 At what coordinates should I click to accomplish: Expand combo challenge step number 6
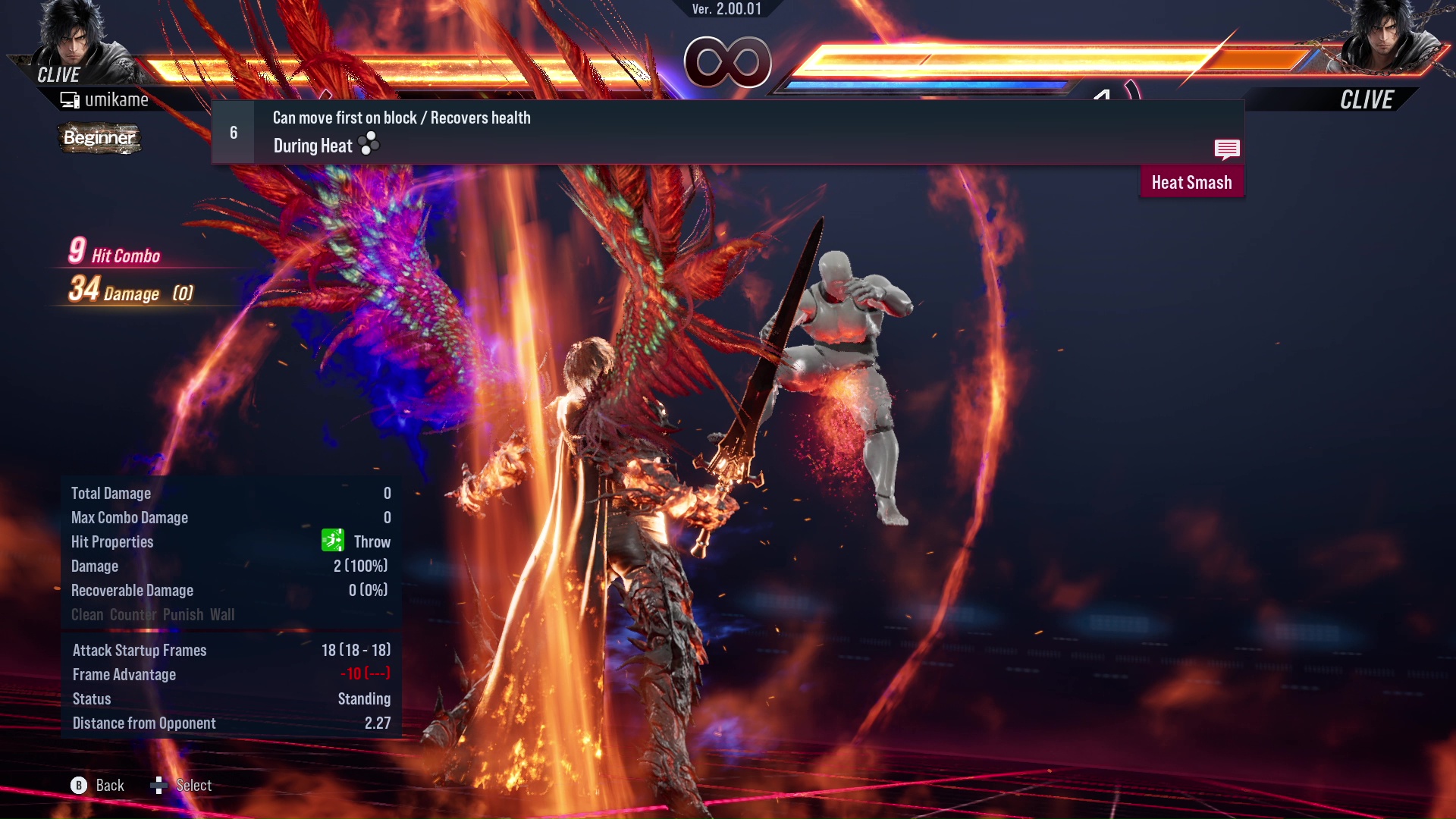click(x=233, y=132)
